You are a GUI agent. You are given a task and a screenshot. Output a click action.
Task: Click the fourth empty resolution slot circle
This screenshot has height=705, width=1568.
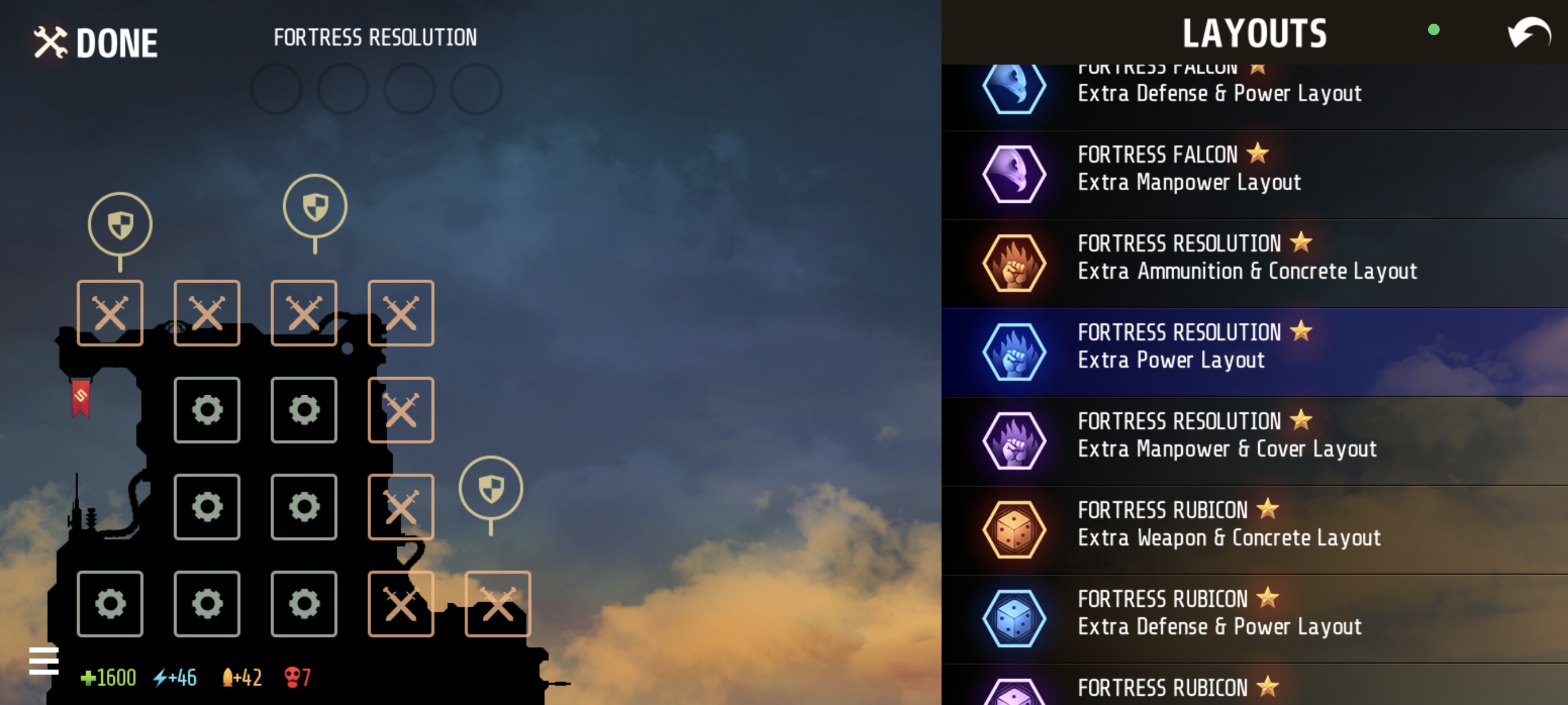point(475,90)
